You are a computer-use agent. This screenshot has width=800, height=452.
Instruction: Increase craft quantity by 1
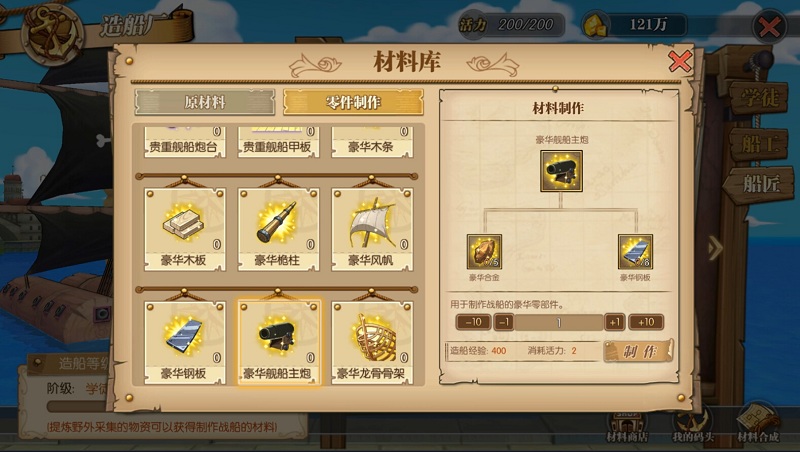[614, 322]
